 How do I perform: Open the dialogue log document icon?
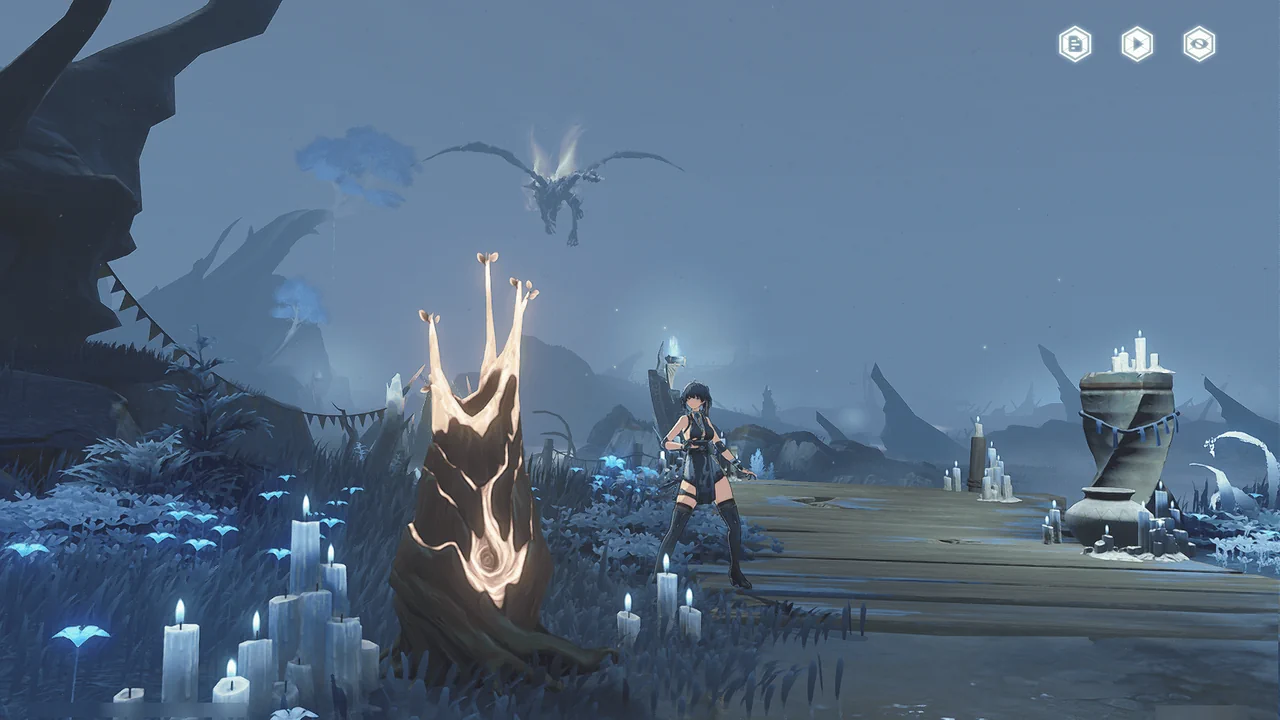tap(1075, 44)
